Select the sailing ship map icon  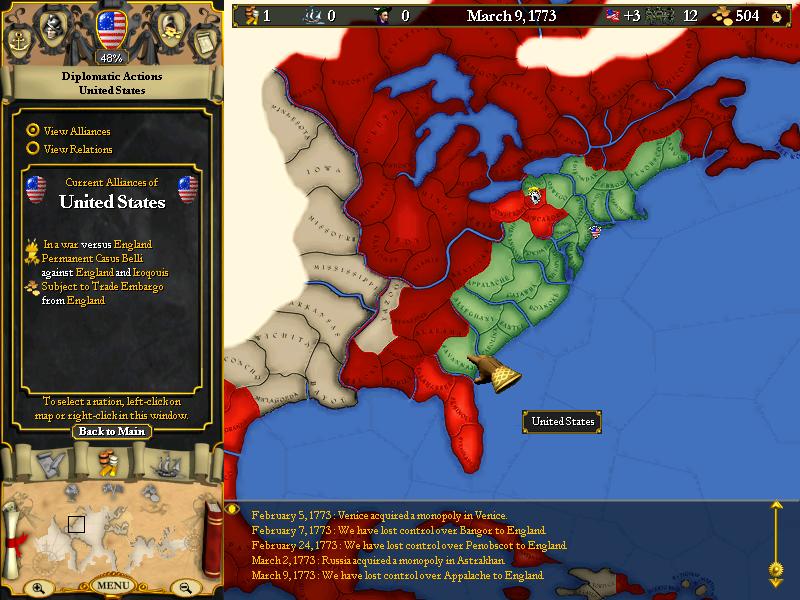click(x=163, y=466)
